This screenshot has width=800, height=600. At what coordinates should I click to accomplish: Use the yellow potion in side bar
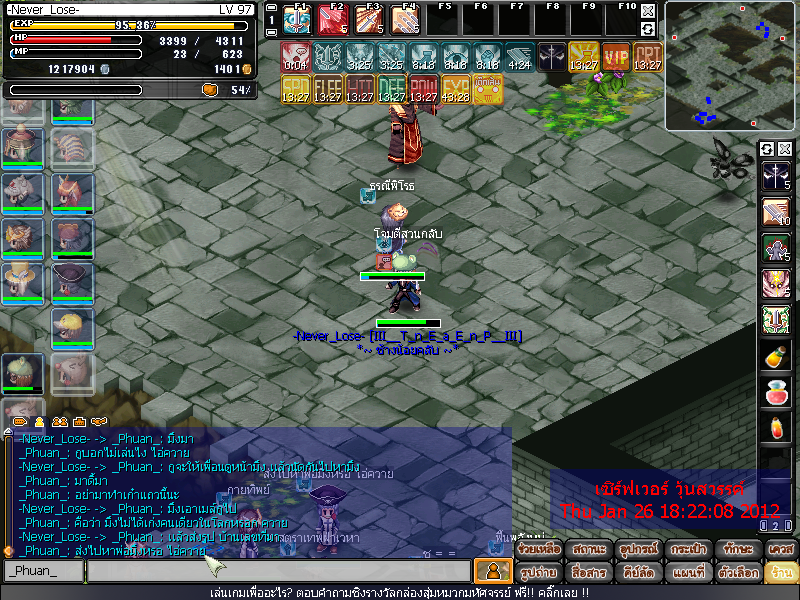click(x=776, y=356)
